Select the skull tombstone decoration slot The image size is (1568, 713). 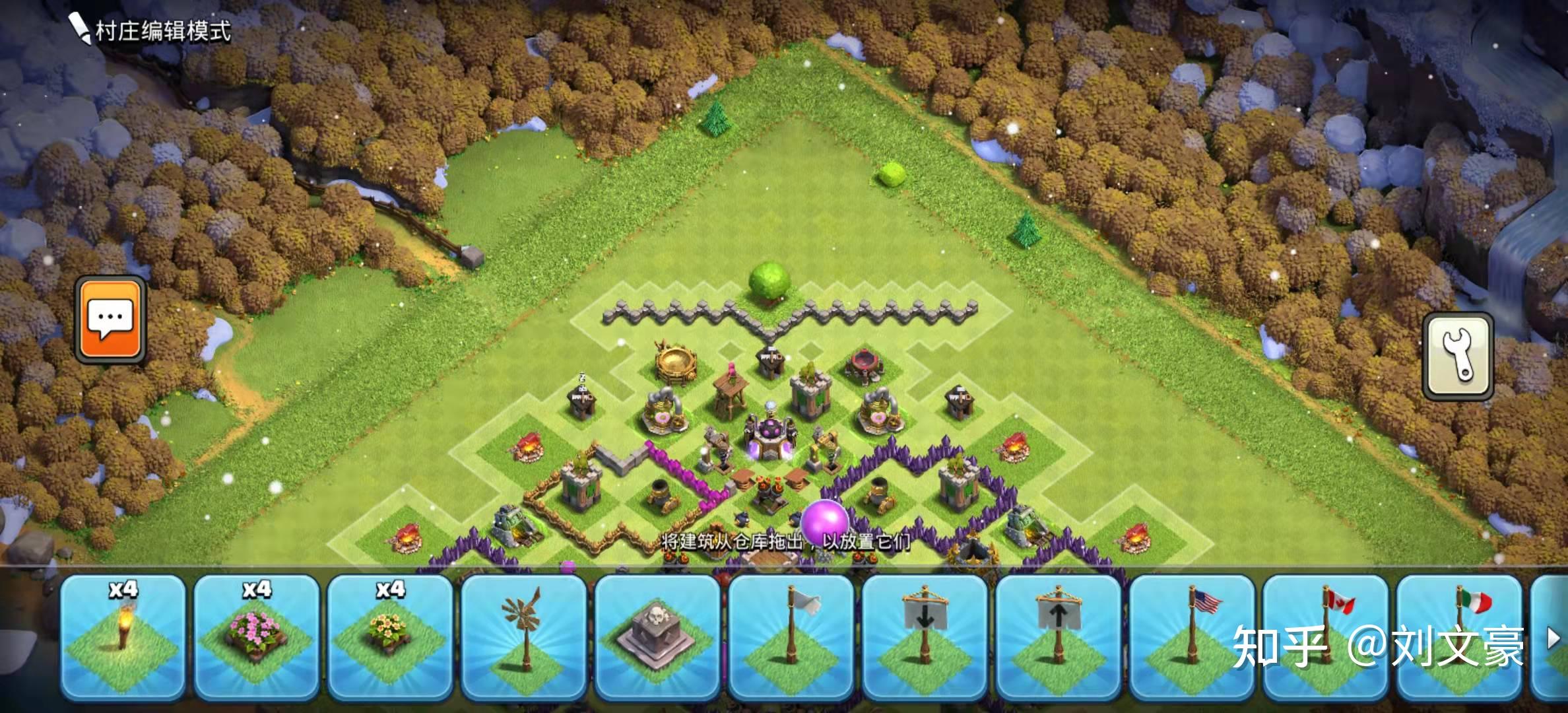[x=657, y=636]
